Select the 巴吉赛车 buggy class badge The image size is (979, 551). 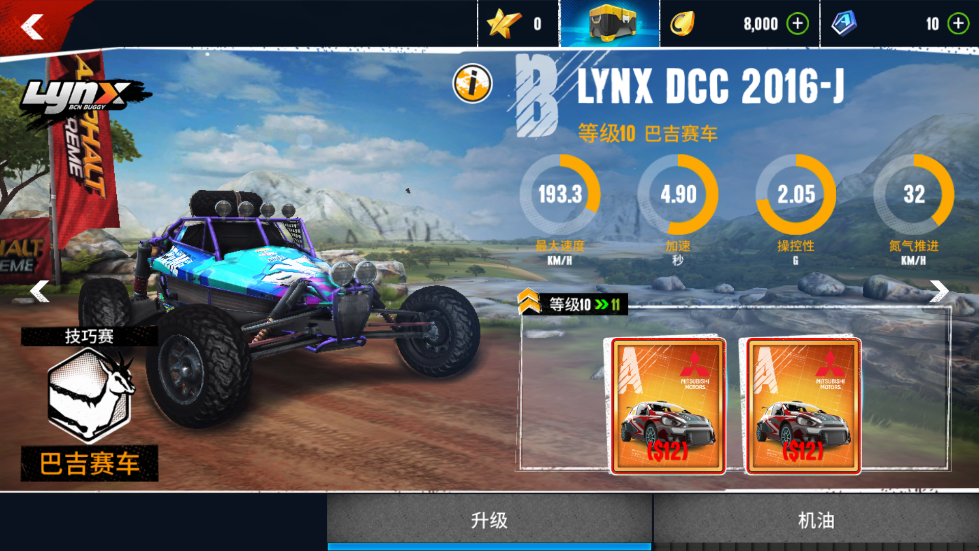88,403
